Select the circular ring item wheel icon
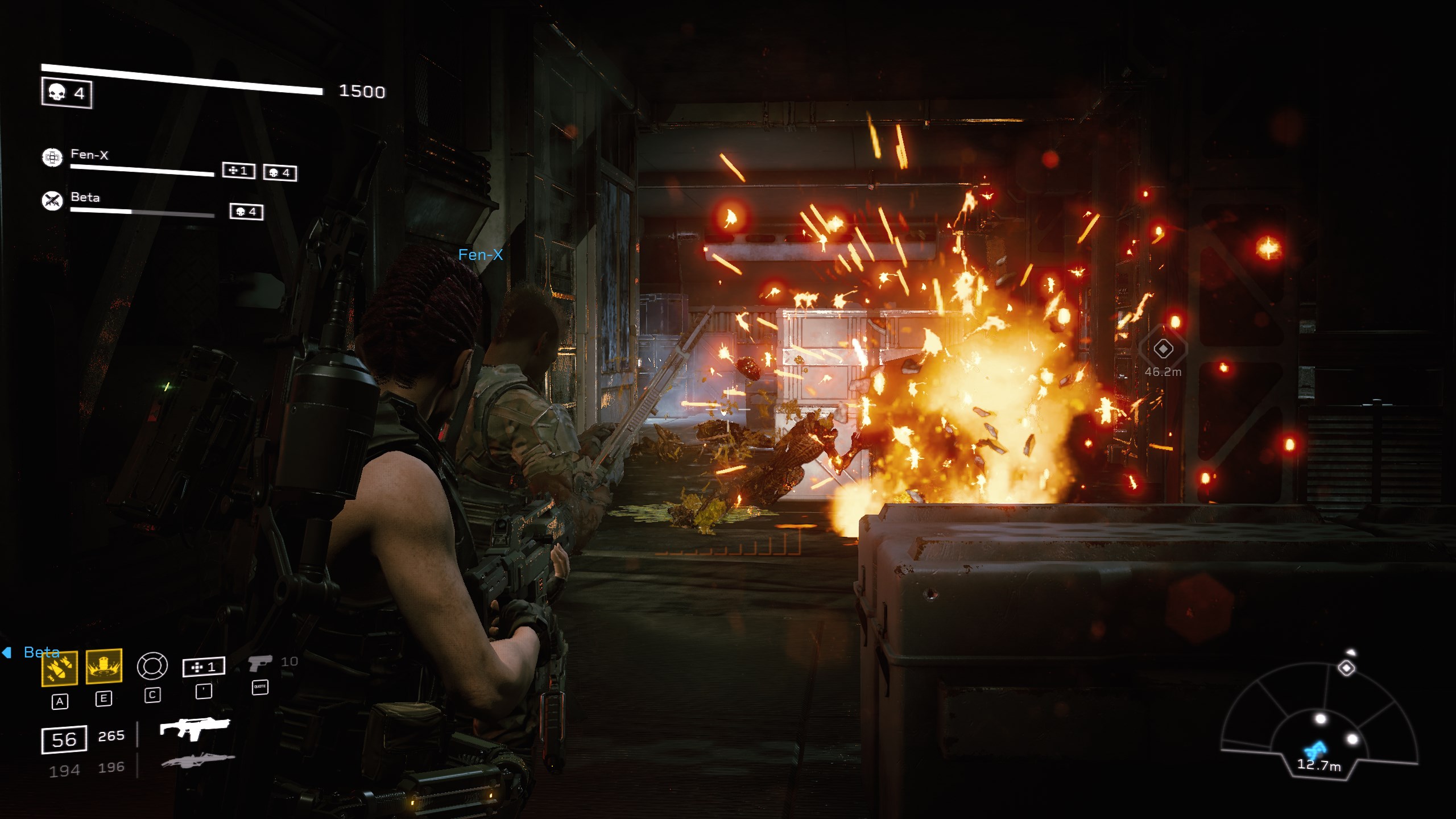Image resolution: width=1456 pixels, height=819 pixels. tap(152, 666)
